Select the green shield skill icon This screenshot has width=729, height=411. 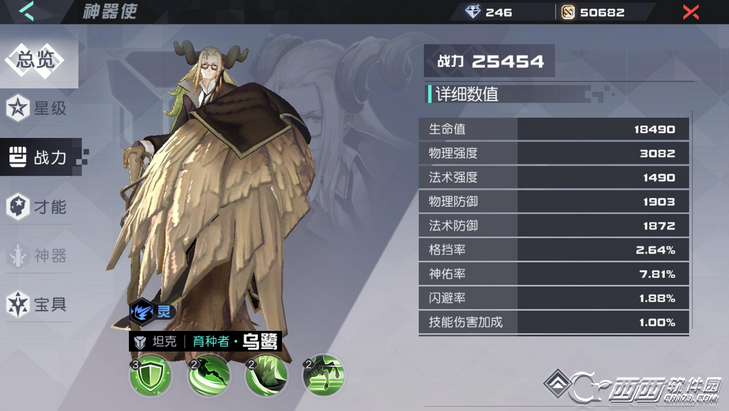pyautogui.click(x=150, y=376)
